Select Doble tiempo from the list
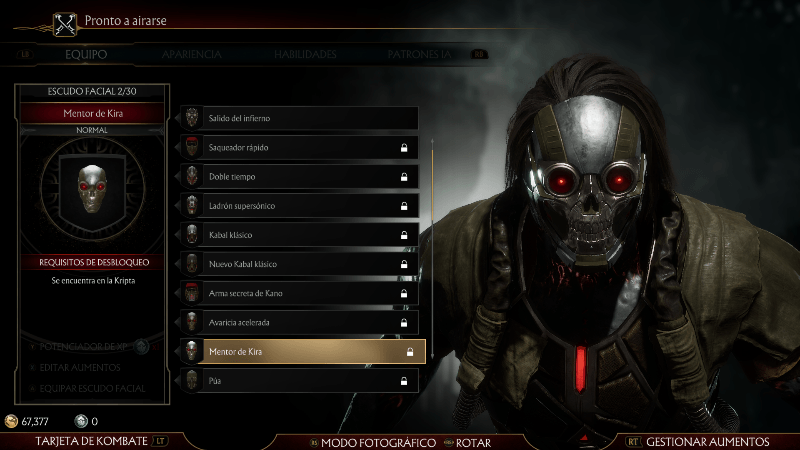Image resolution: width=800 pixels, height=450 pixels. 299,177
